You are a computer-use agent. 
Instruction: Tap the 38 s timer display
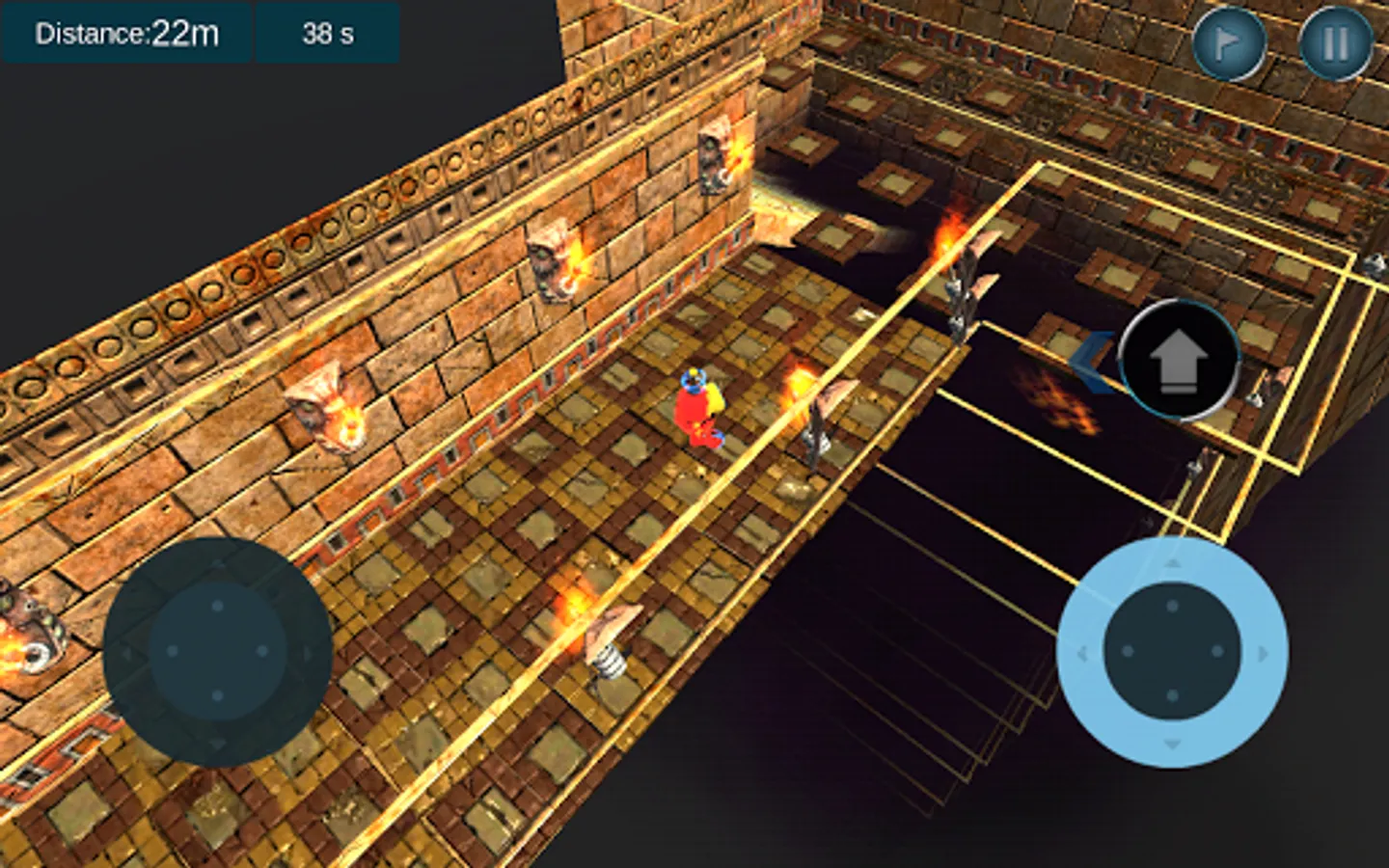(329, 35)
